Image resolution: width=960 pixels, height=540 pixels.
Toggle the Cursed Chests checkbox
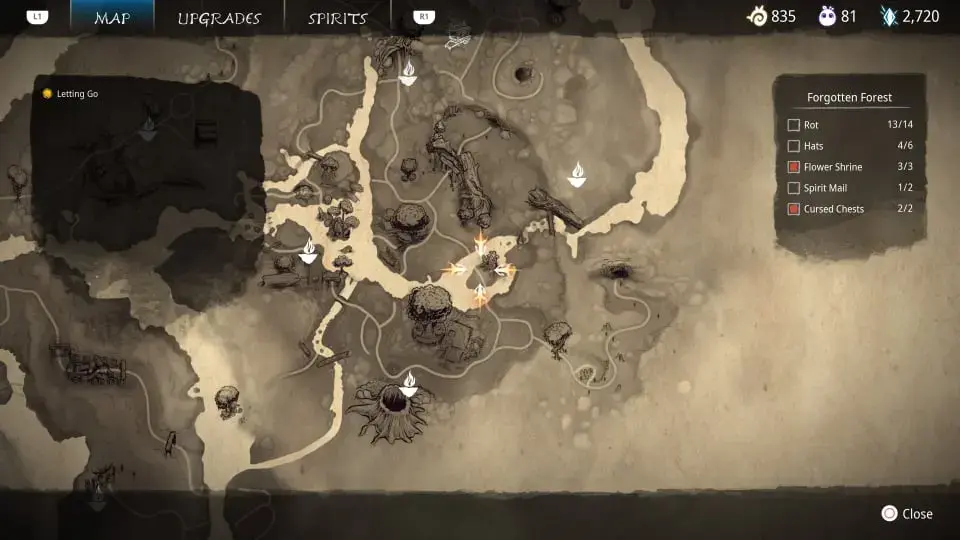[x=794, y=209]
